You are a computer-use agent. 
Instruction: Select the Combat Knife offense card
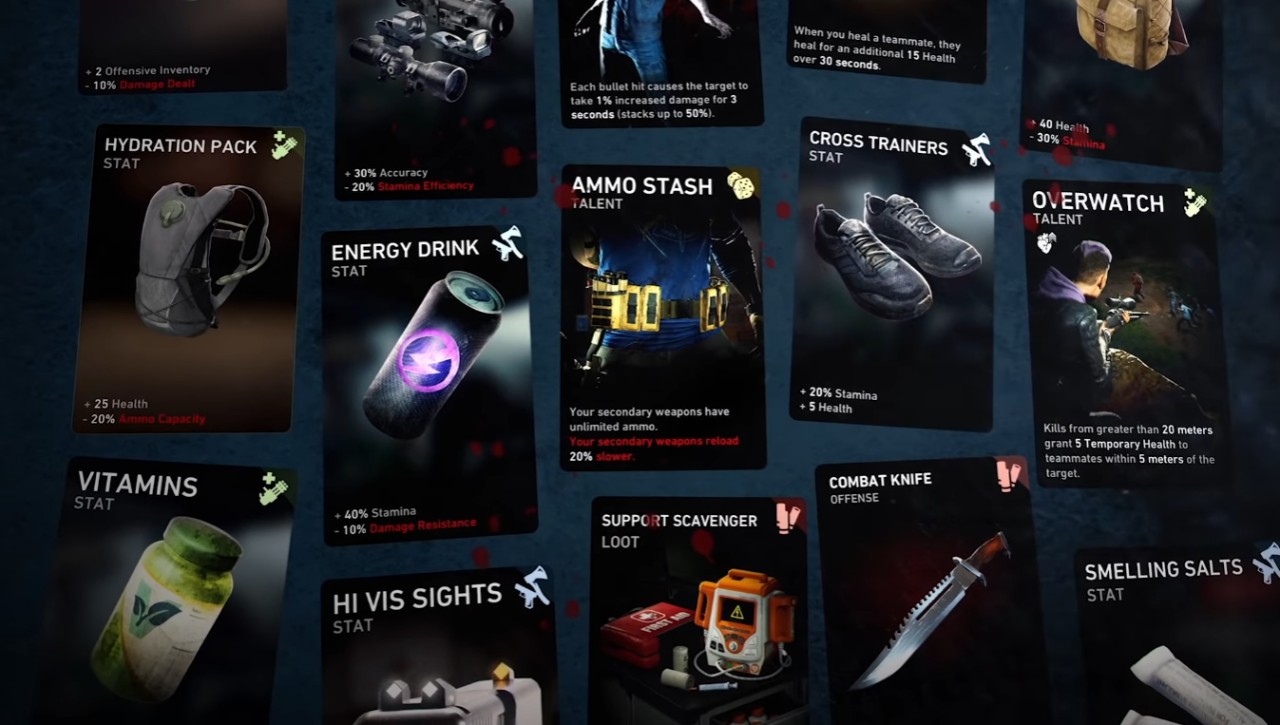[x=926, y=592]
